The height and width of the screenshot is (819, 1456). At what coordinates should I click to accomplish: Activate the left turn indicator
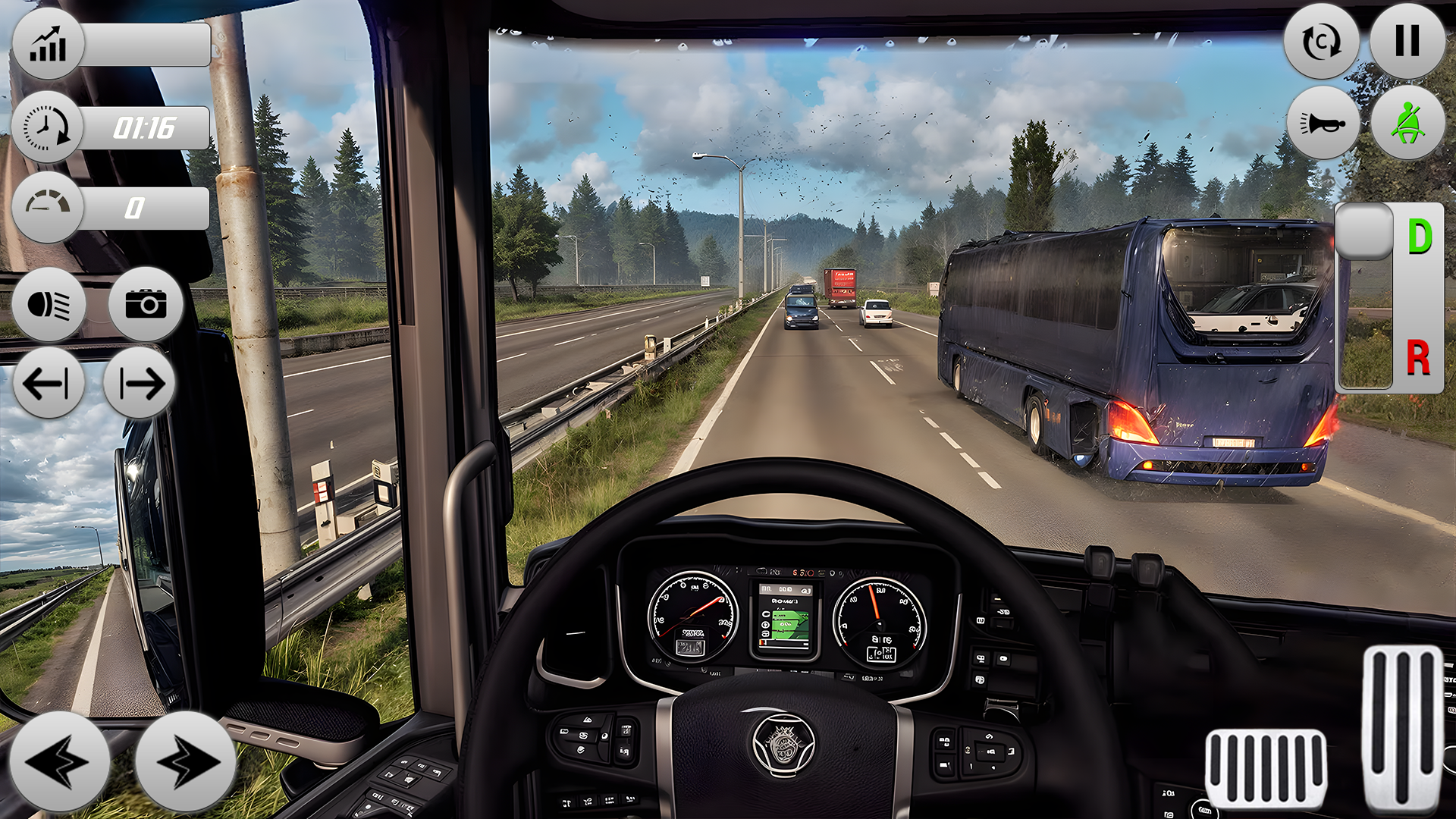pyautogui.click(x=48, y=384)
